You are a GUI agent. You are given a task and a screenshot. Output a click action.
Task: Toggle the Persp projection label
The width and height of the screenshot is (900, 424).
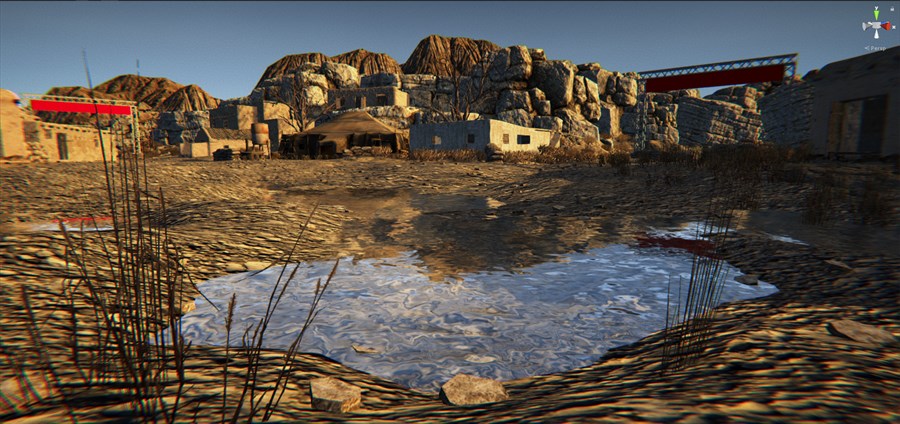pos(877,48)
